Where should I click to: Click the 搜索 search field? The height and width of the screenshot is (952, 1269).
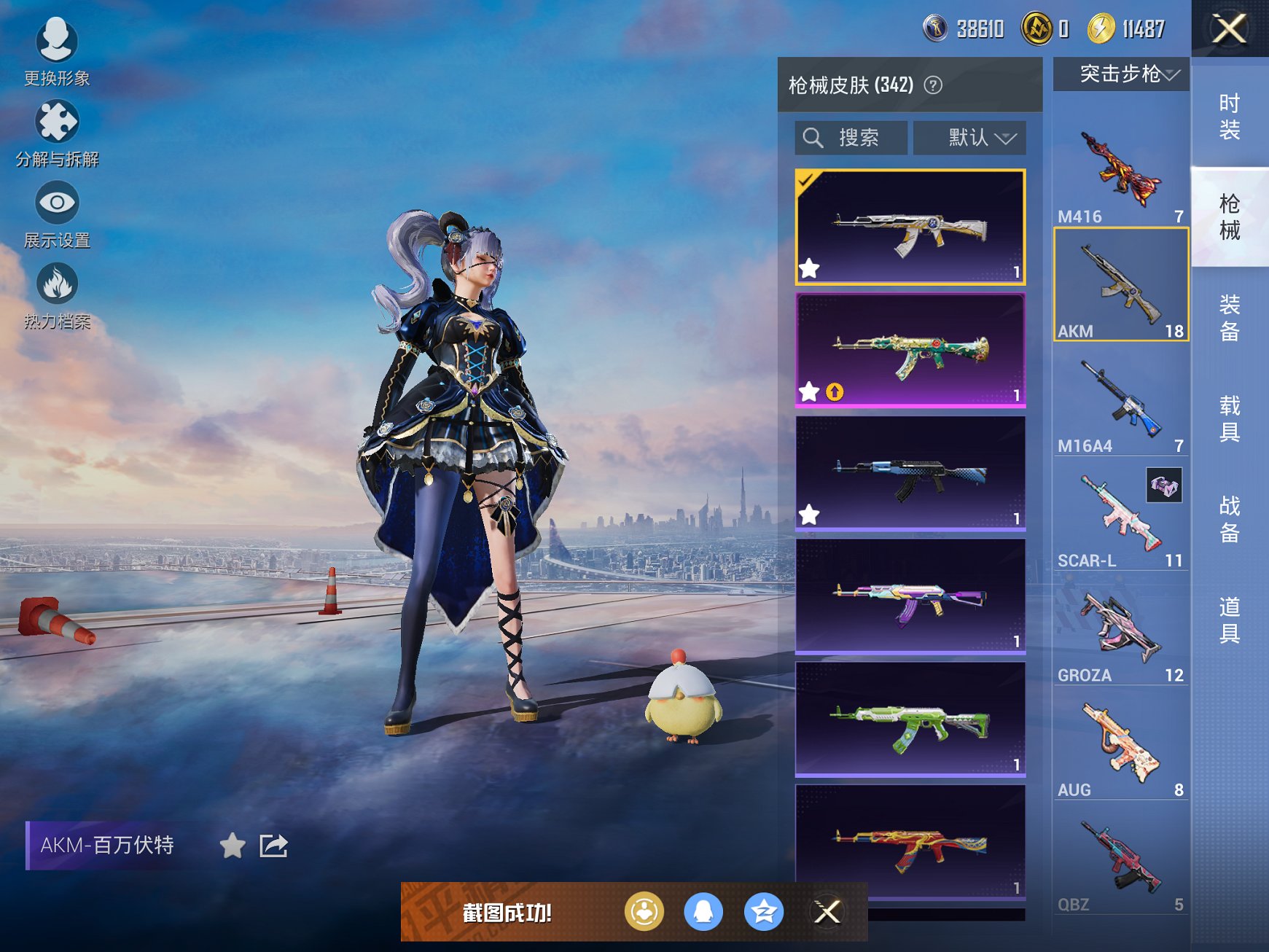click(x=851, y=138)
